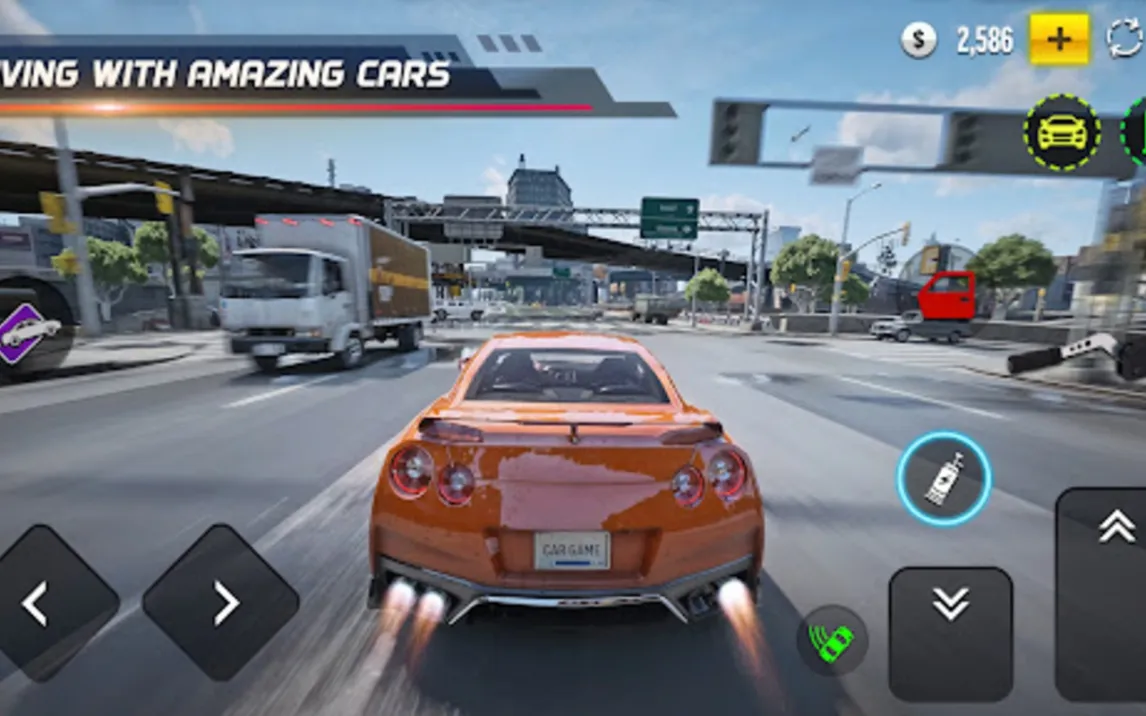Tap the green car icon button

(832, 640)
